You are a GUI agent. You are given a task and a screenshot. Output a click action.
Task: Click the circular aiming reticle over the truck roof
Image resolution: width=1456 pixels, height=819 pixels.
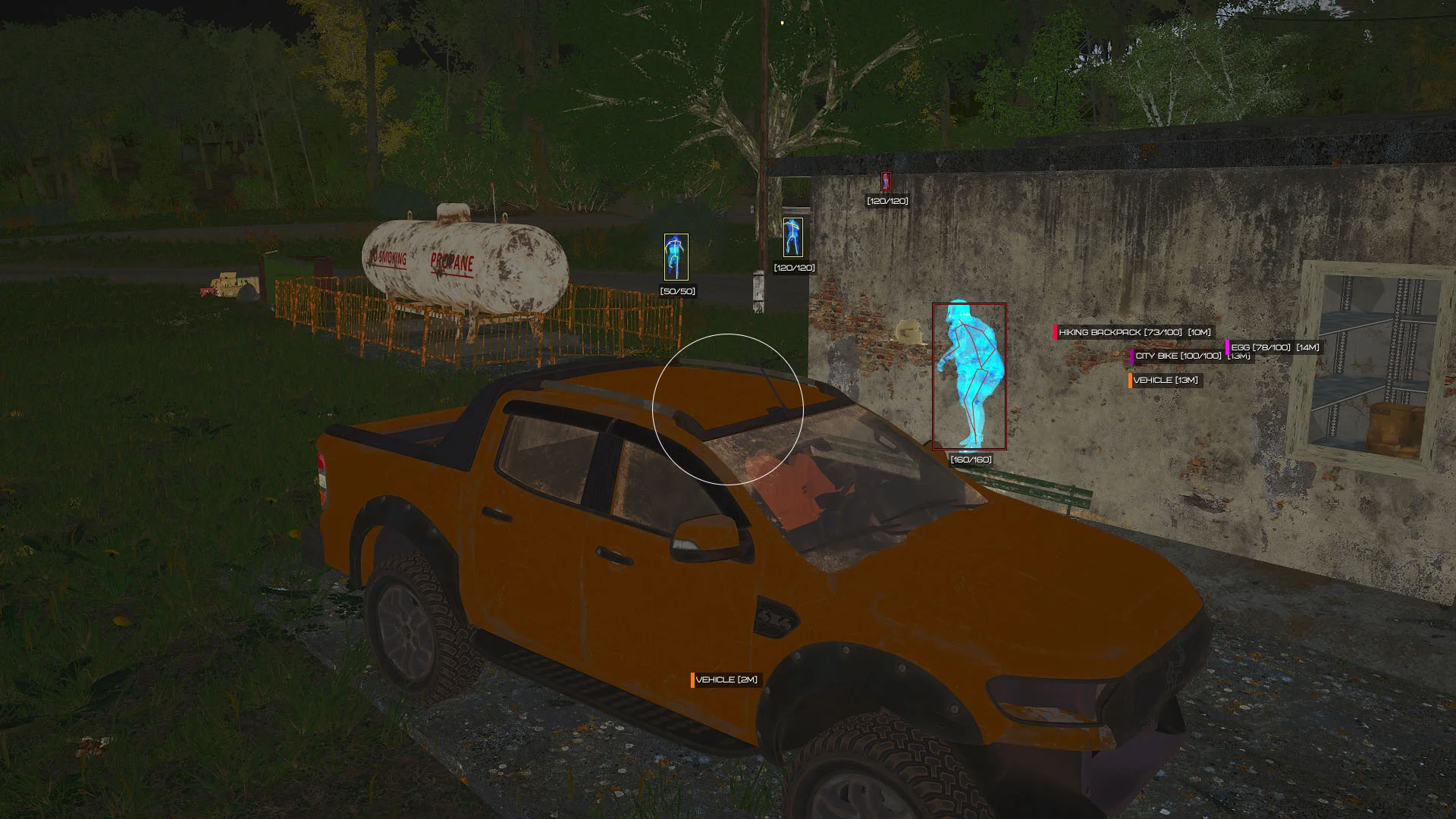(726, 407)
